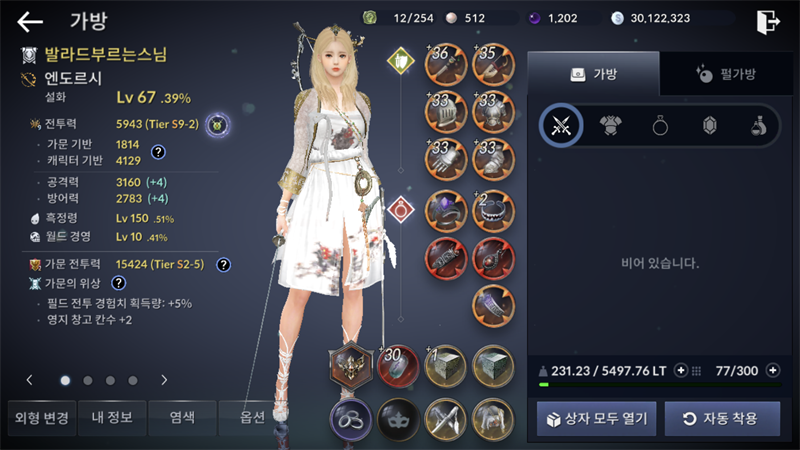
Task: Filter bag by crossed swords weapons
Action: 561,125
